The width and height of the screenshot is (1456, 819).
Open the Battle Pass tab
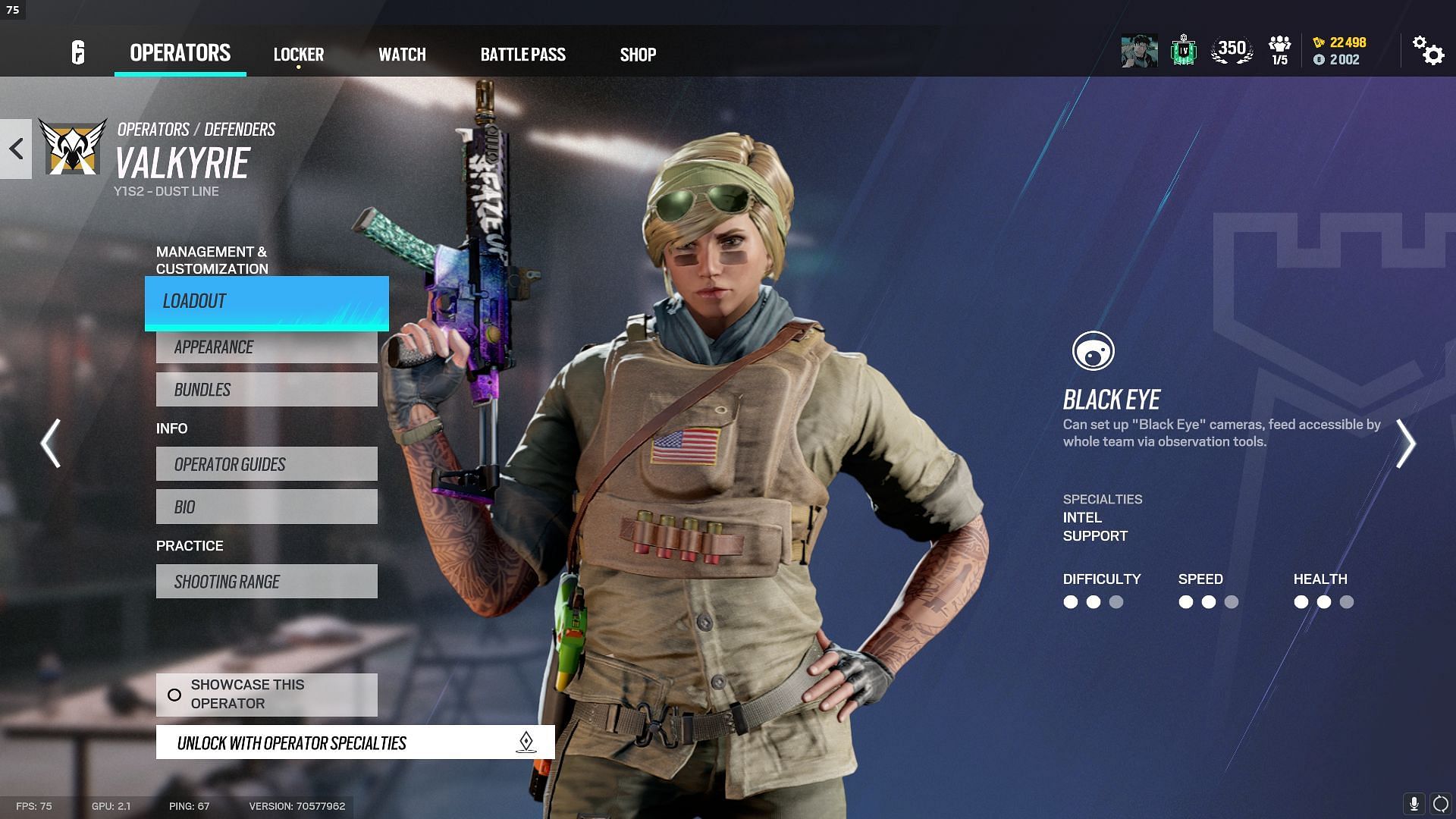(x=522, y=55)
